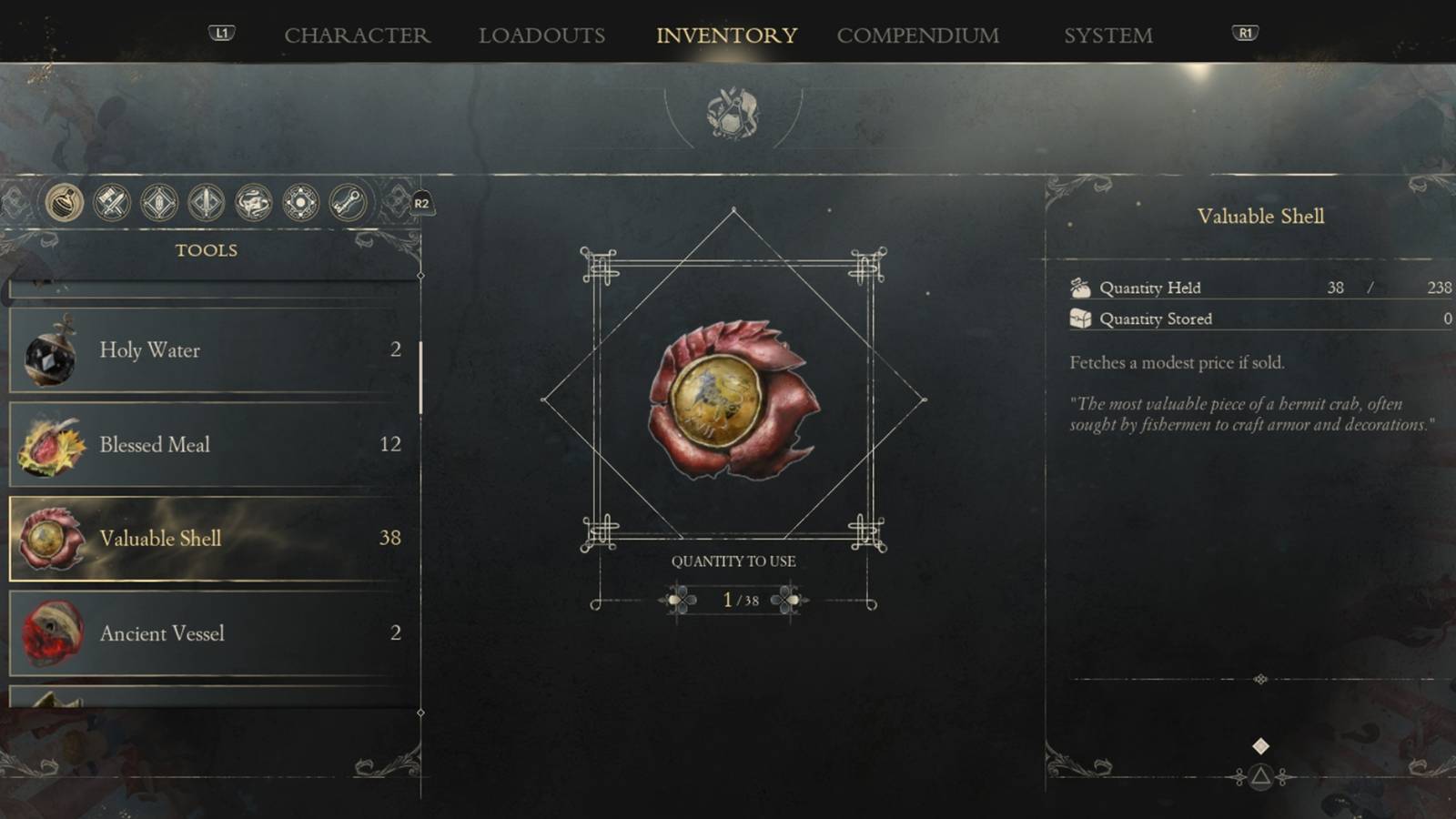Select Ancient Vessel in the inventory list

coord(205,633)
